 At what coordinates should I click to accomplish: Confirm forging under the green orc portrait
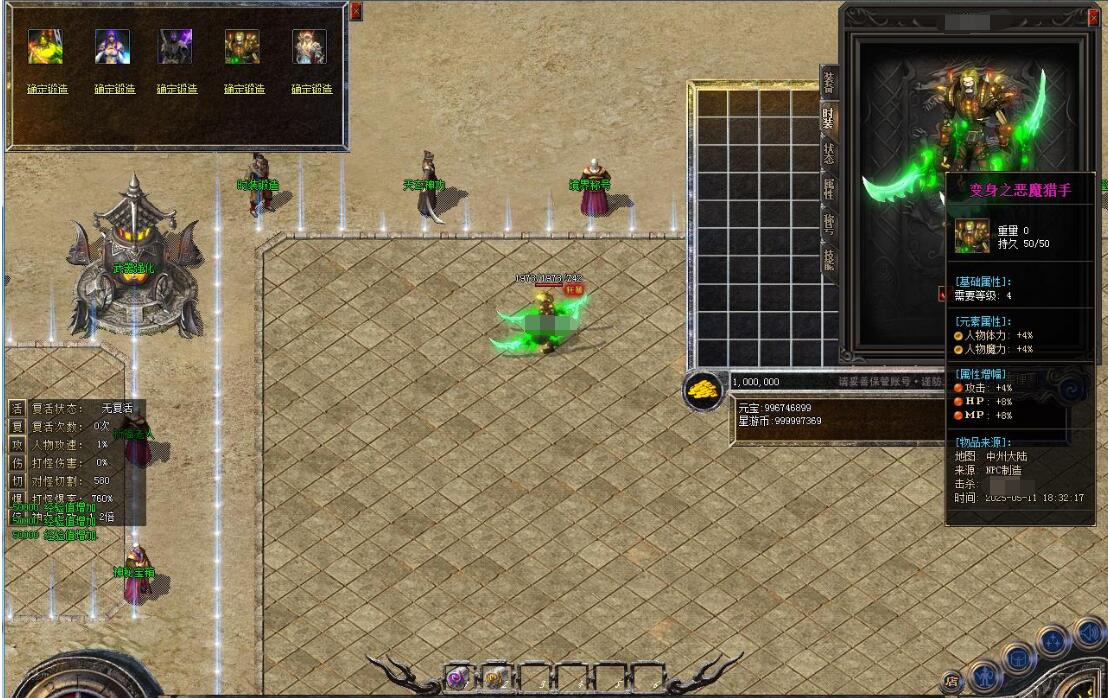pyautogui.click(x=47, y=89)
